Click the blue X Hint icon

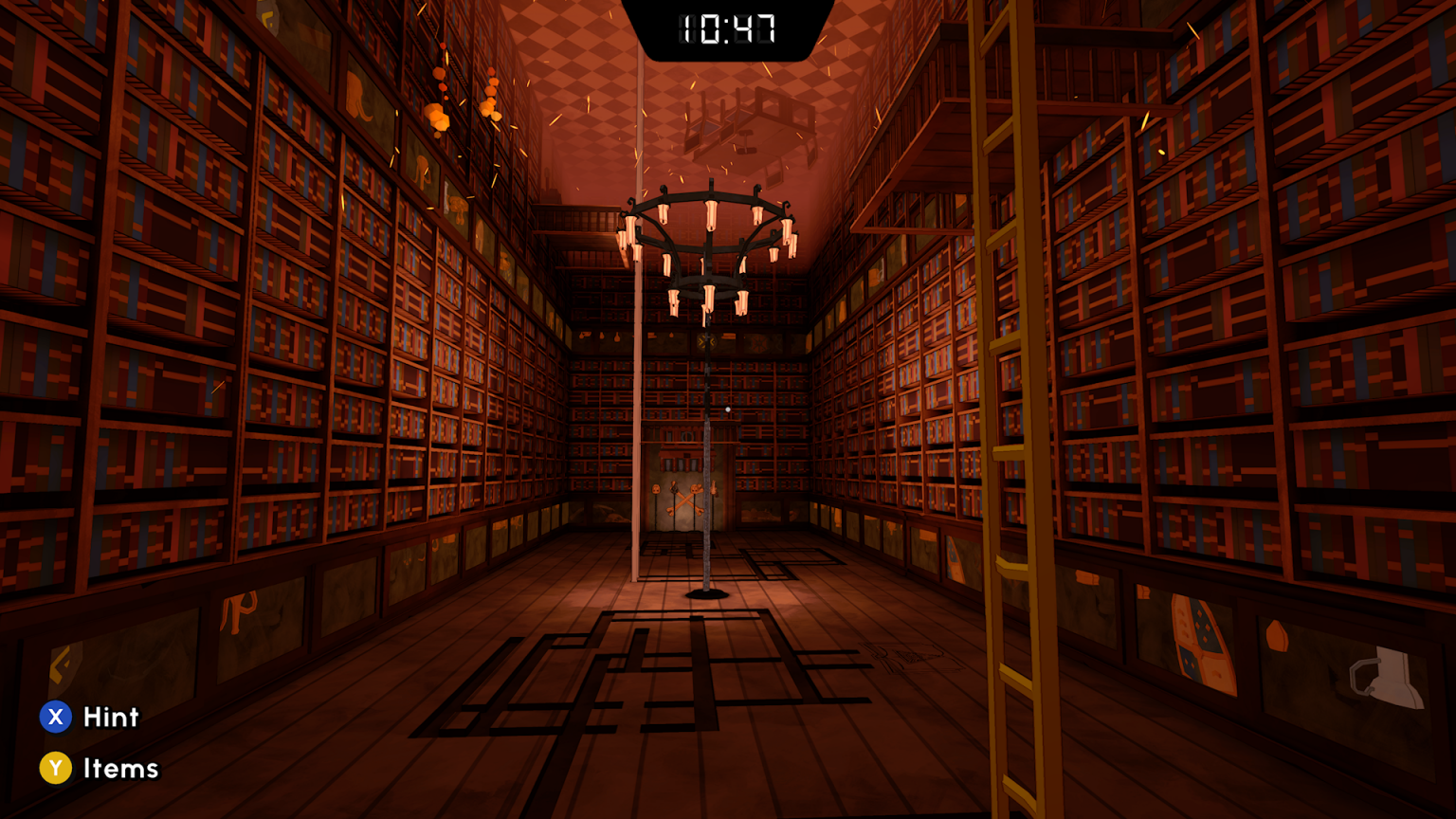point(56,718)
